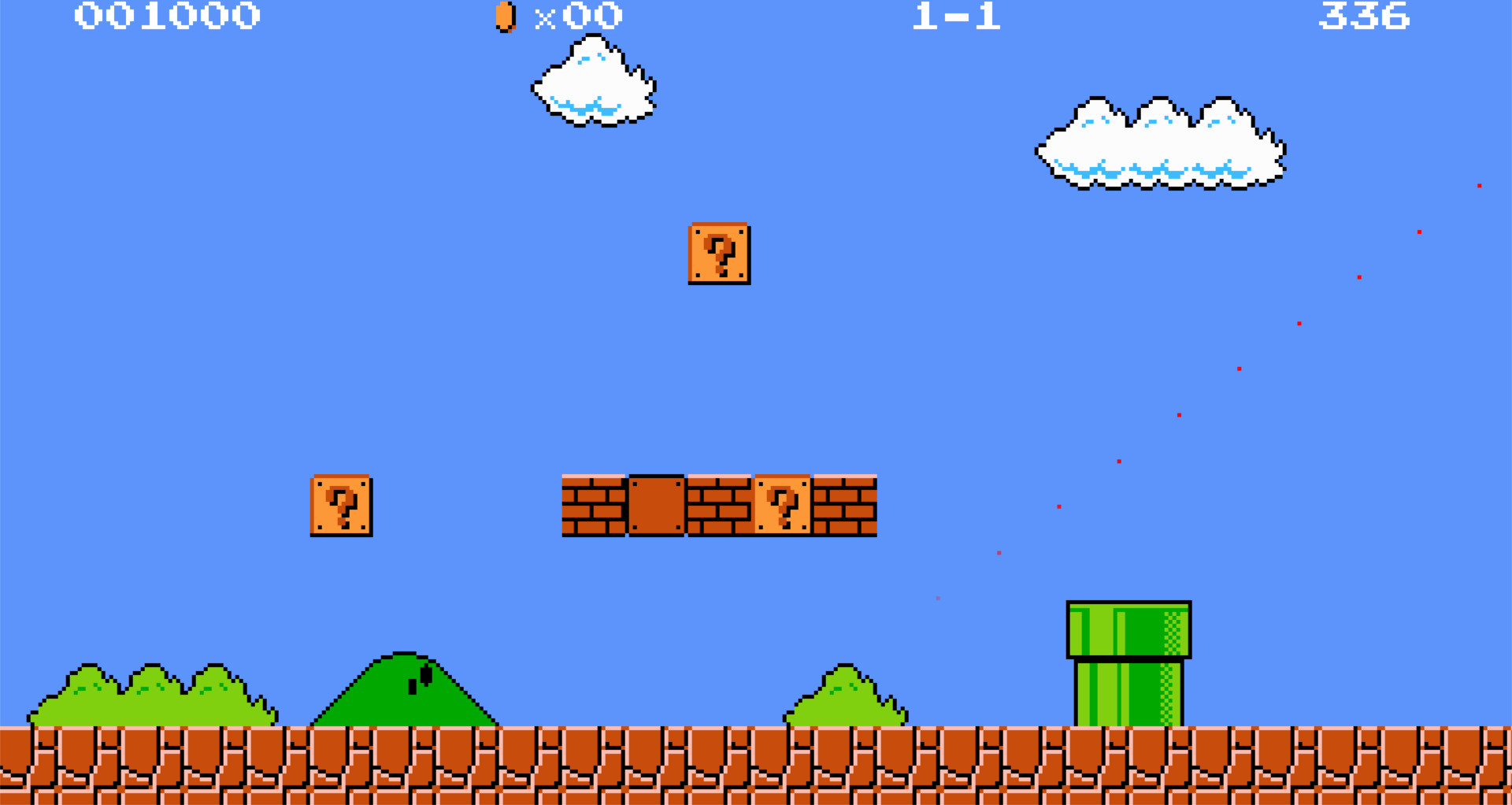The width and height of the screenshot is (1512, 805).
Task: Select the dark used block in the brick row
Action: 655,505
